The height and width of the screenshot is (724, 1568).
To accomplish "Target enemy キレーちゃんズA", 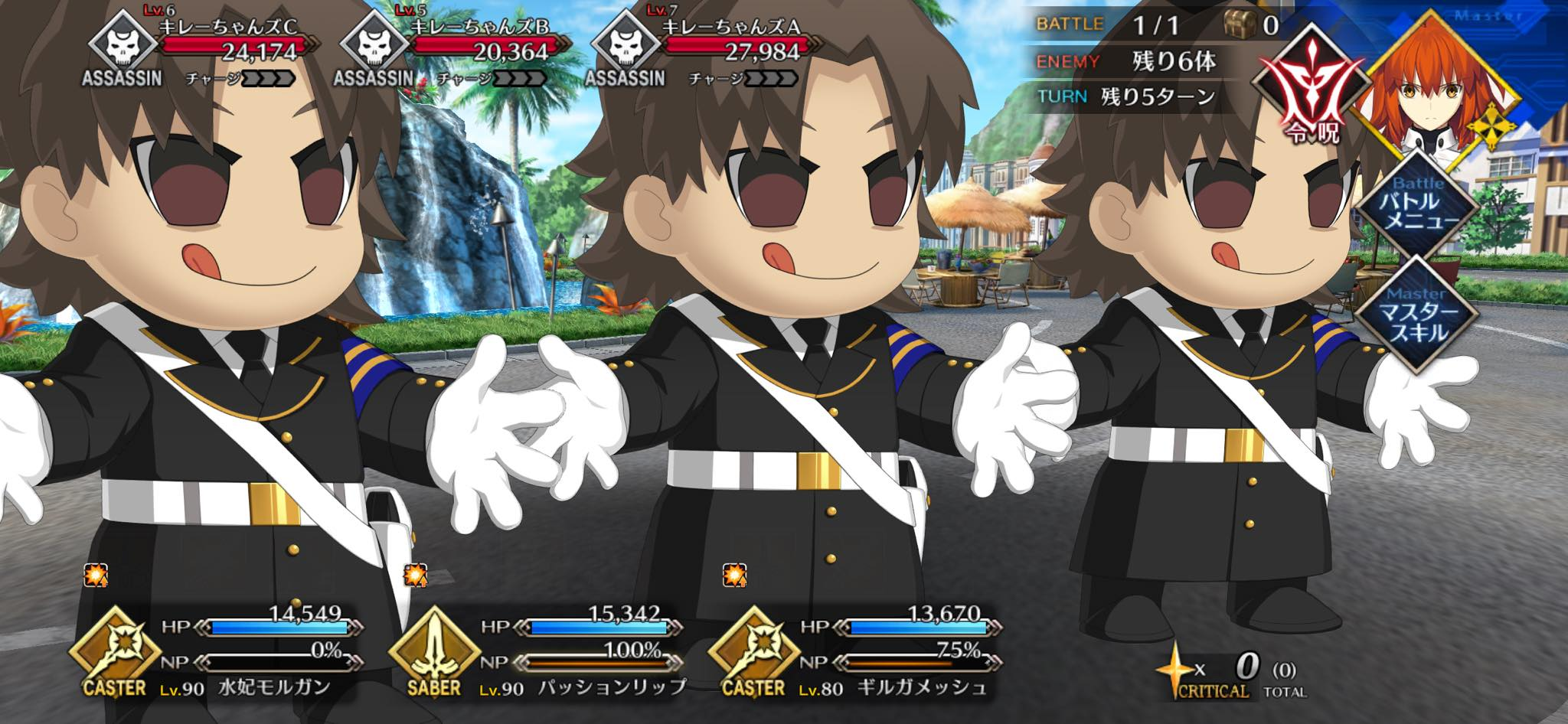I will (704, 50).
